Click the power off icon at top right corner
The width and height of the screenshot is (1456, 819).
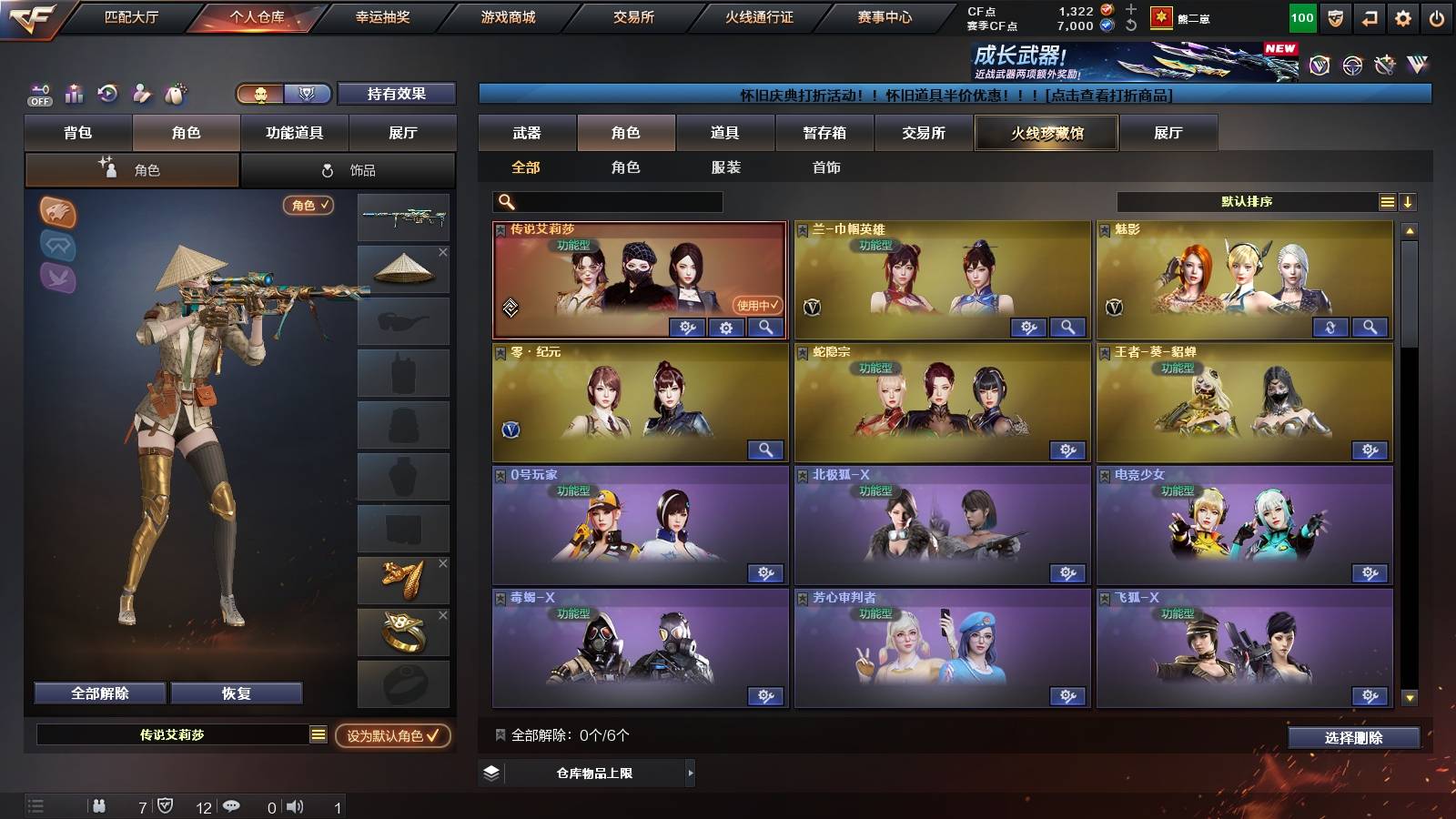[1436, 16]
